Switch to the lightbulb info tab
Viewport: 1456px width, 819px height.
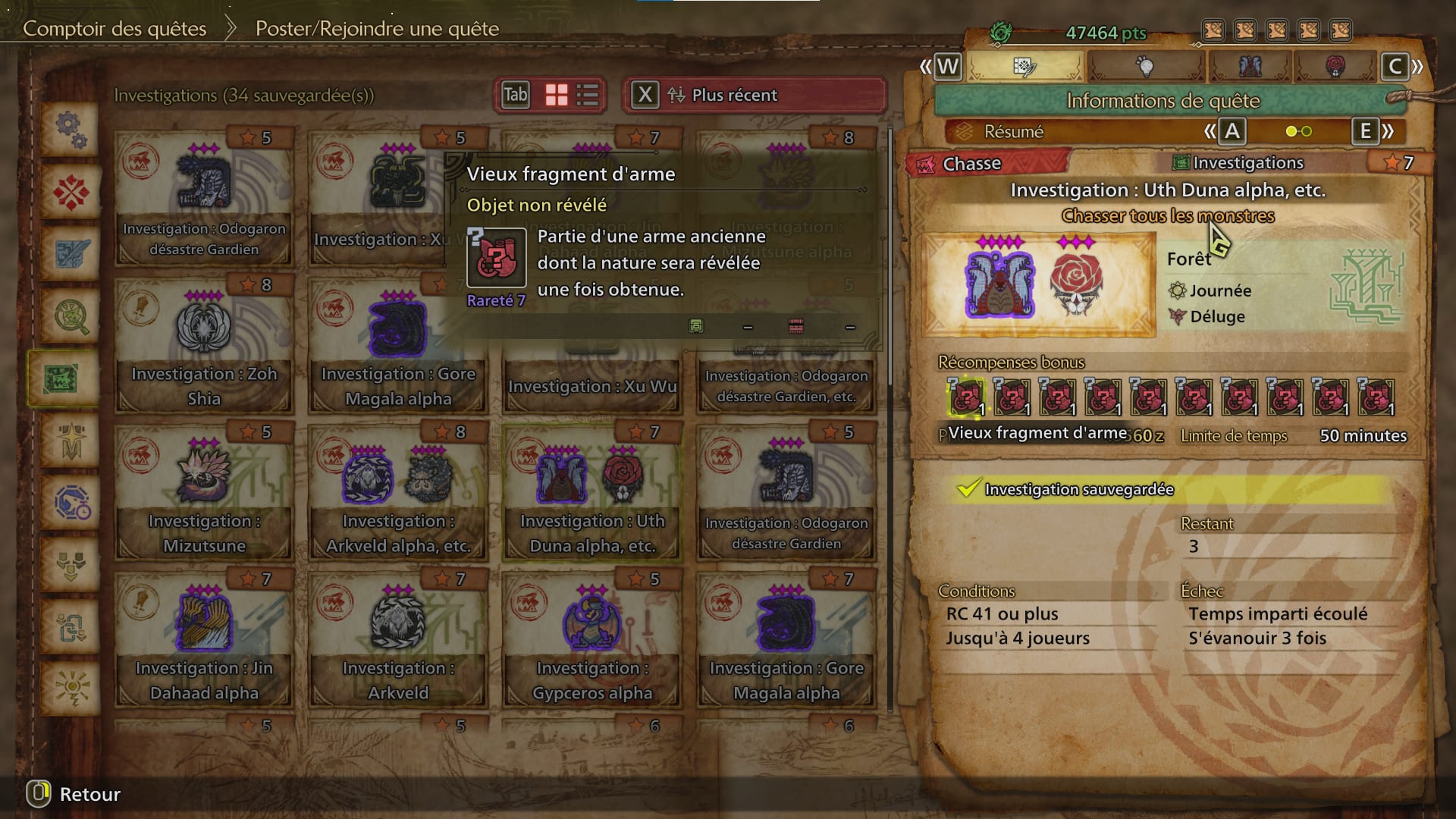(x=1145, y=67)
